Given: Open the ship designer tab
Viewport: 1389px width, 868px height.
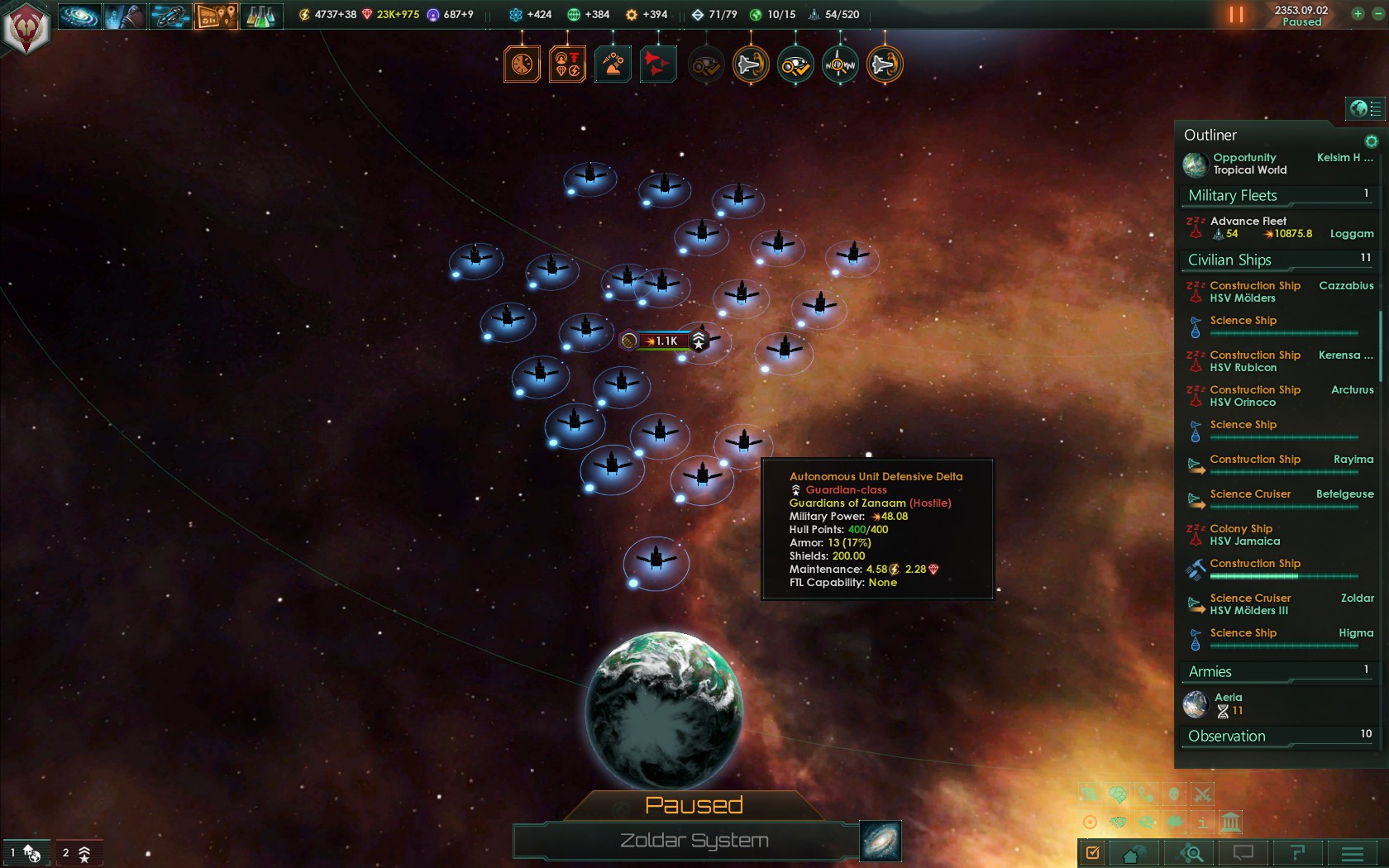Looking at the screenshot, I should pos(170,15).
